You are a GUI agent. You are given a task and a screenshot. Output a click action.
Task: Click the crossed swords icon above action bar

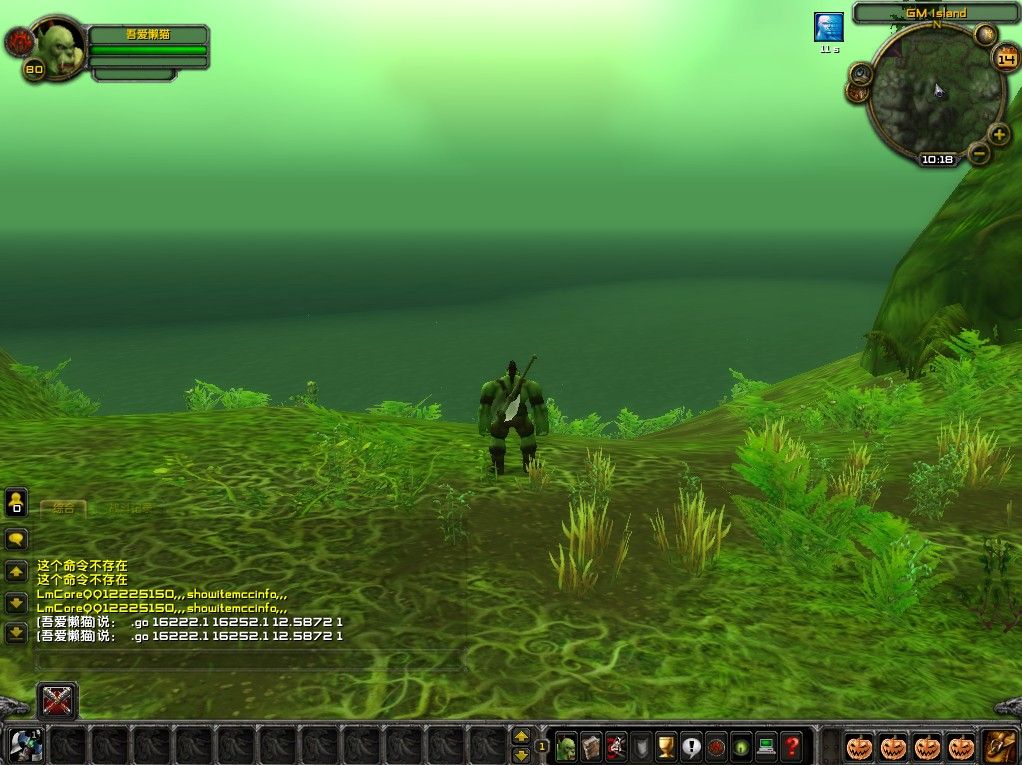click(x=58, y=700)
